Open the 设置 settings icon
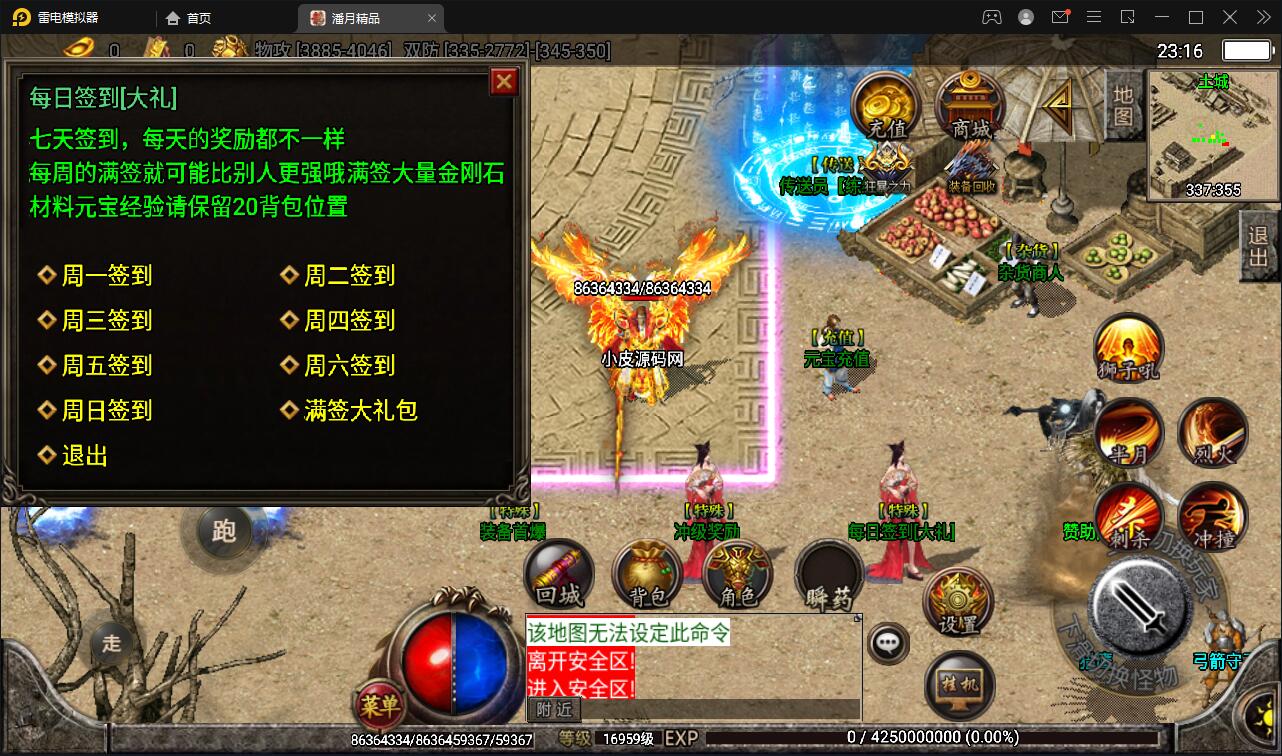This screenshot has height=756, width=1282. [959, 599]
